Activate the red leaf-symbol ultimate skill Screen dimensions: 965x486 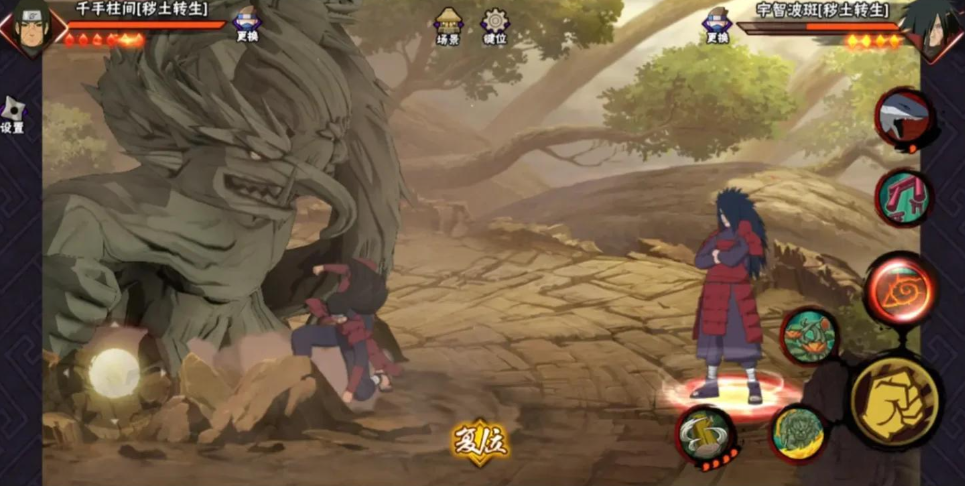[900, 290]
